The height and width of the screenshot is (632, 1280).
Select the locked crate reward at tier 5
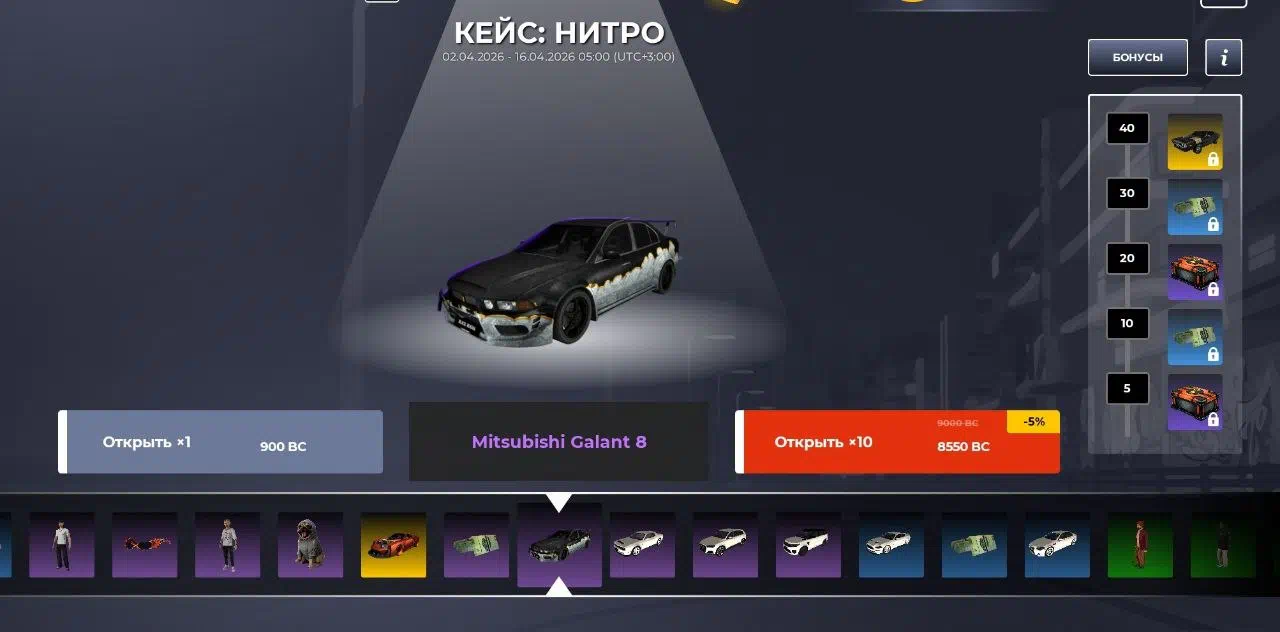tap(1195, 402)
